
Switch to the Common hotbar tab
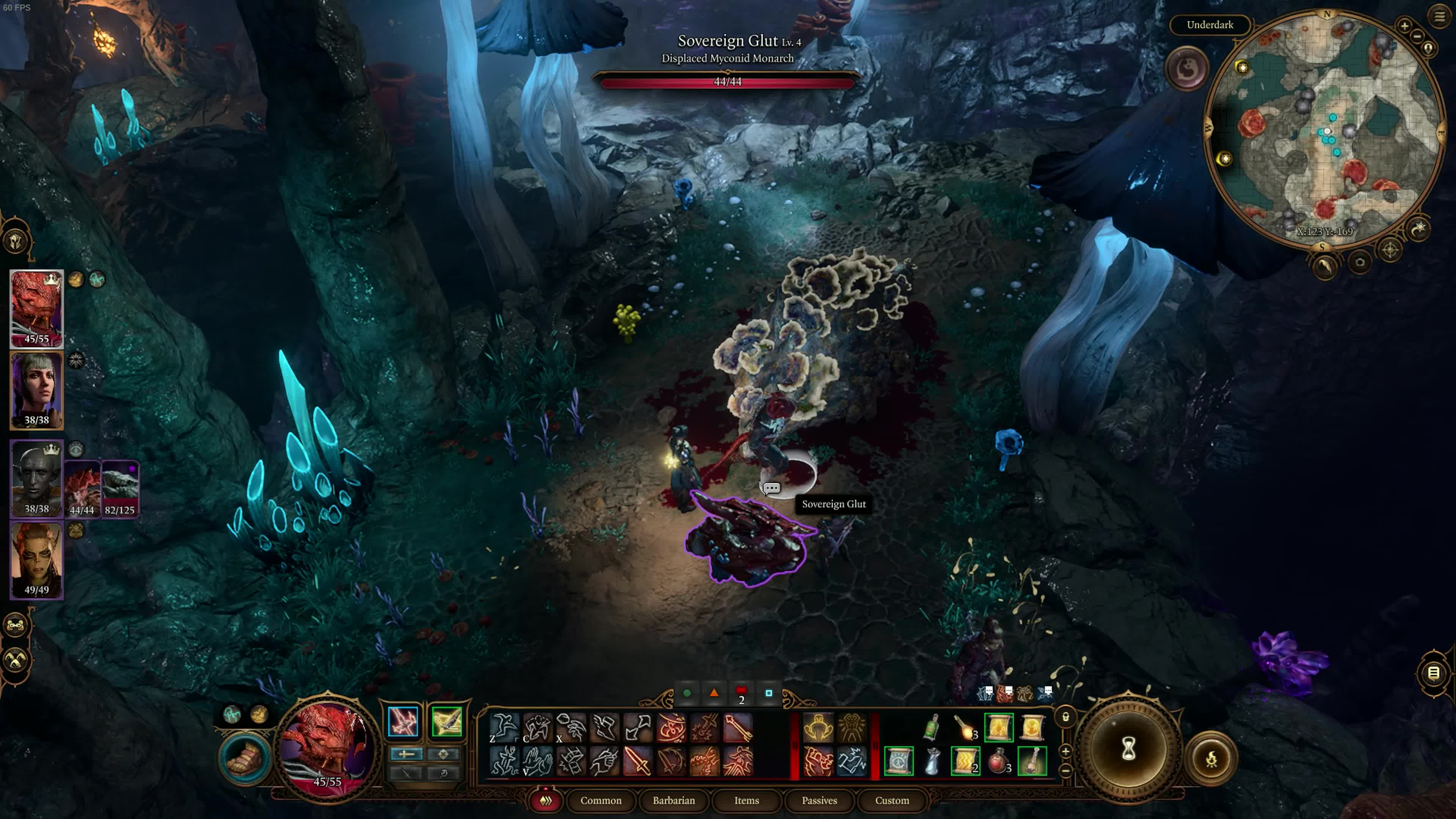(600, 800)
